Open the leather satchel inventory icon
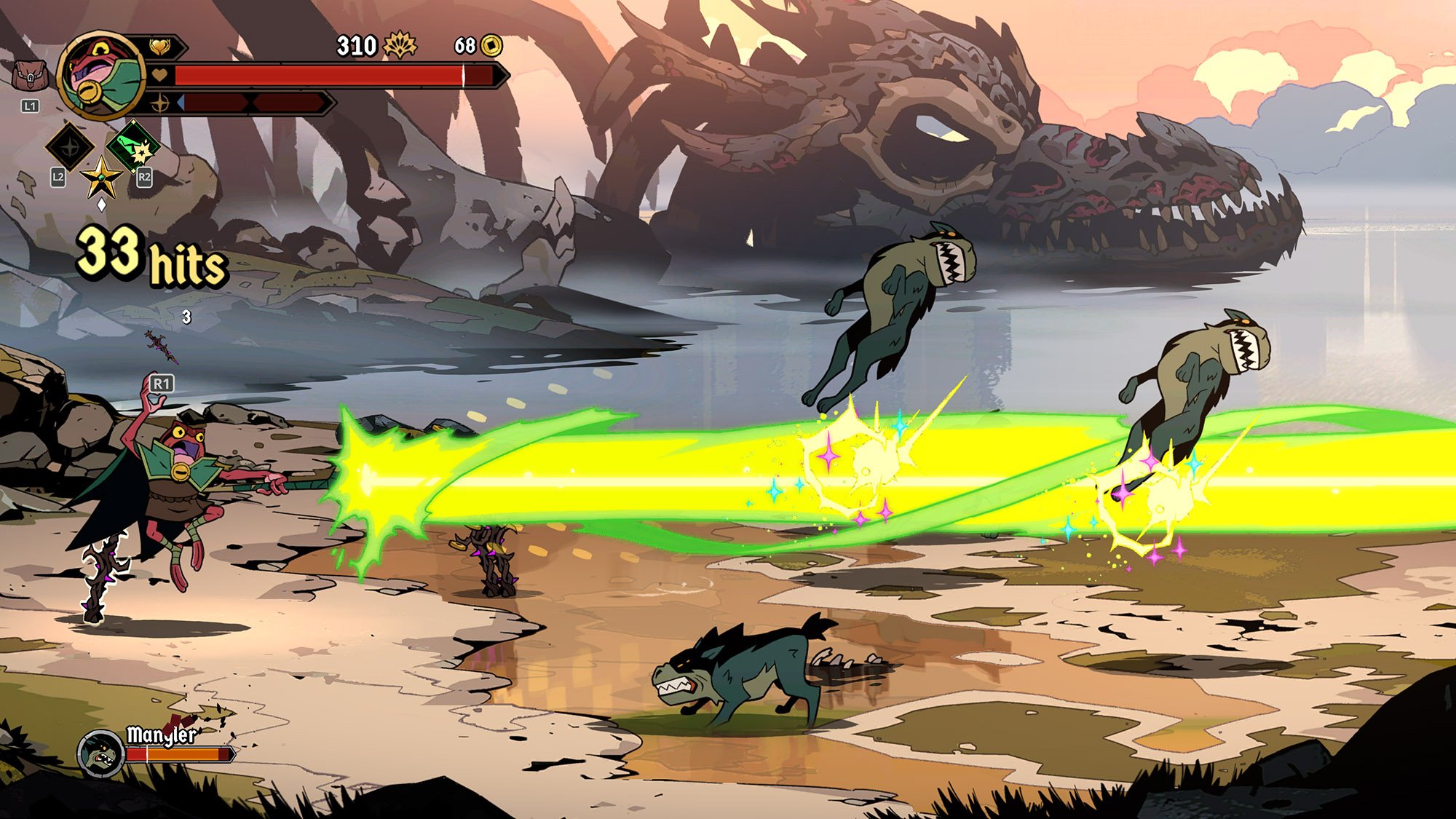Screen dimensions: 1456x819 pyautogui.click(x=30, y=76)
